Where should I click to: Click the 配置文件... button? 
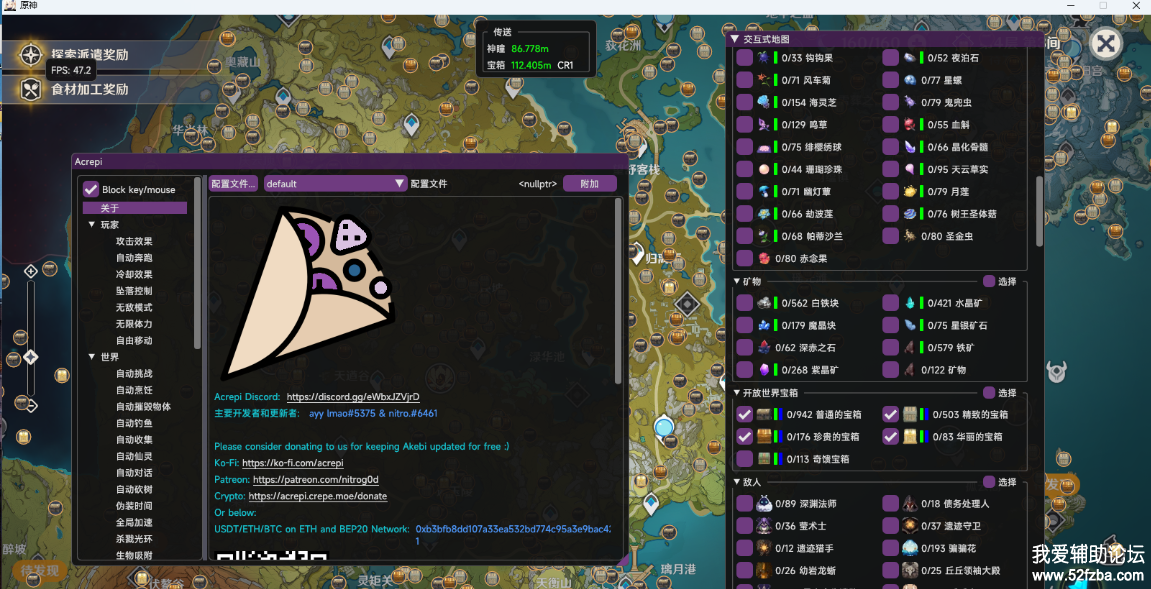pos(233,184)
